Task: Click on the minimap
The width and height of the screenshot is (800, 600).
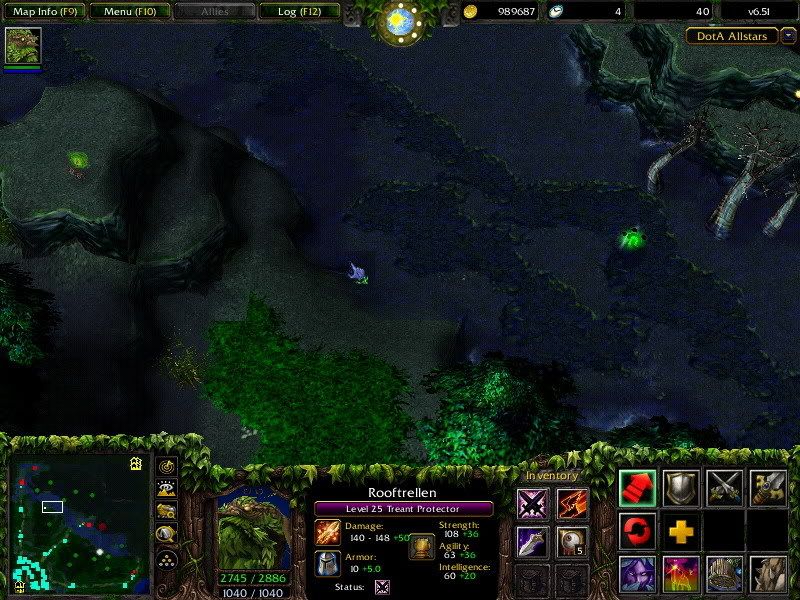Action: click(79, 522)
